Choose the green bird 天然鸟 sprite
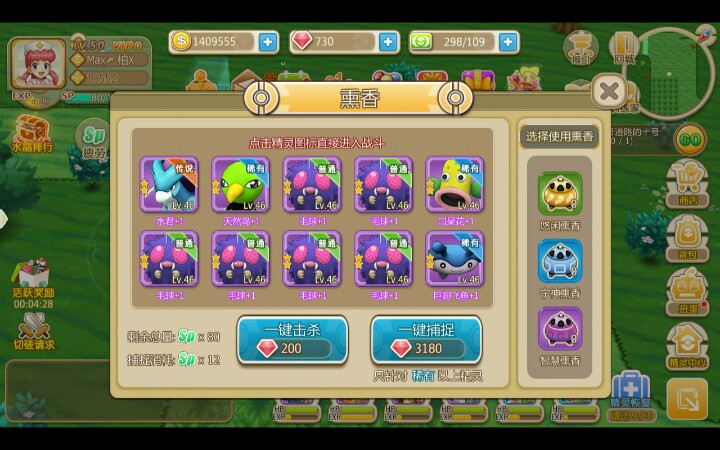This screenshot has width=720, height=450. coord(241,184)
